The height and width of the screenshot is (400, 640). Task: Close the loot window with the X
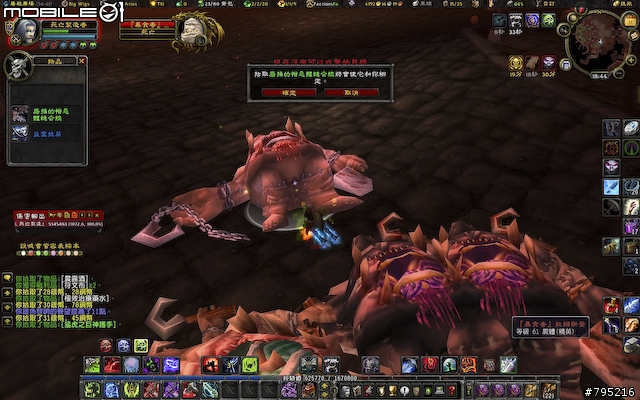coord(82,61)
